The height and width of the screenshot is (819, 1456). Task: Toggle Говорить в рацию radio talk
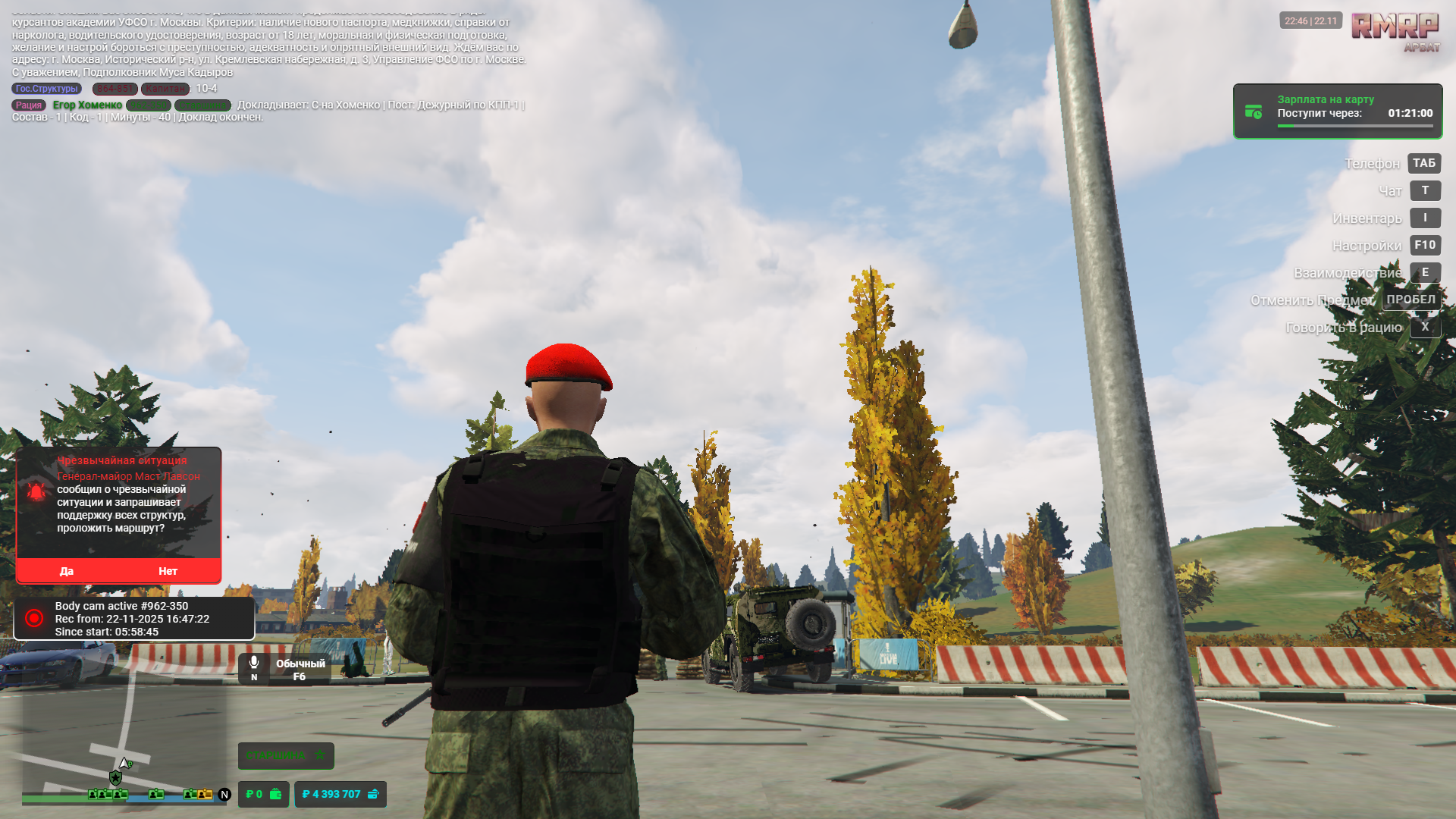pos(1426,327)
